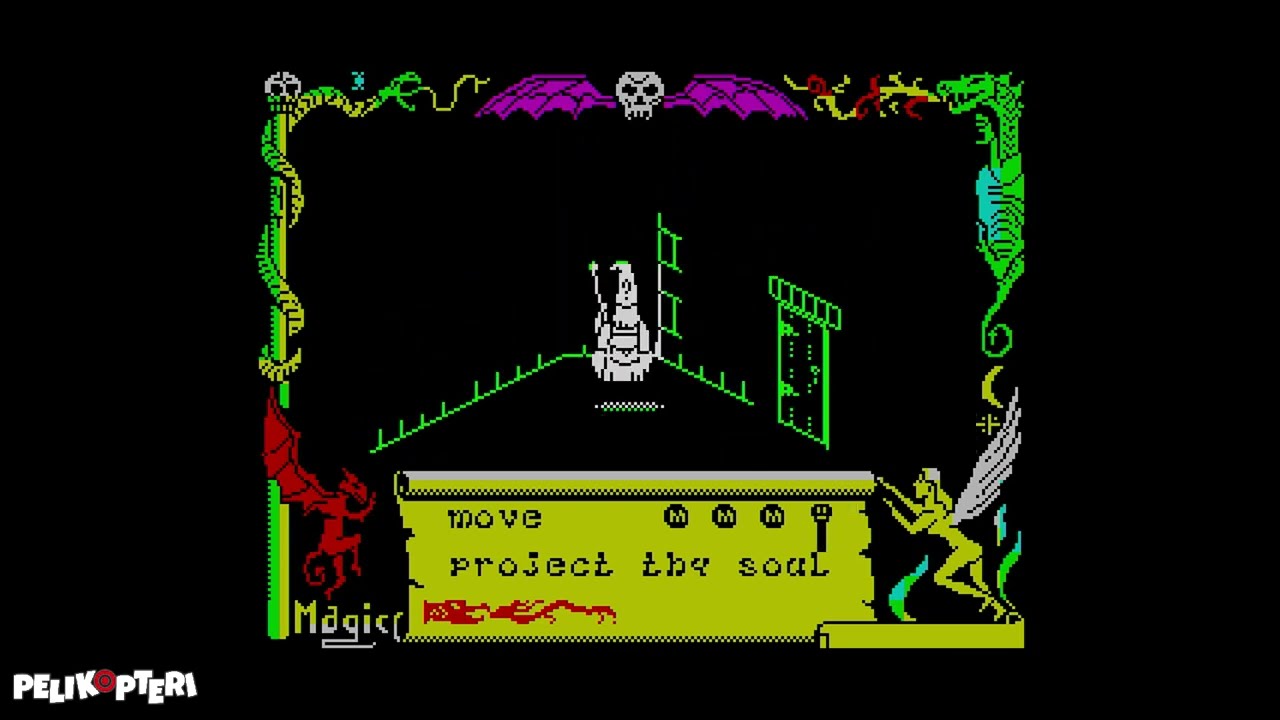
Task: Click the skull emblem at top center
Action: (640, 93)
